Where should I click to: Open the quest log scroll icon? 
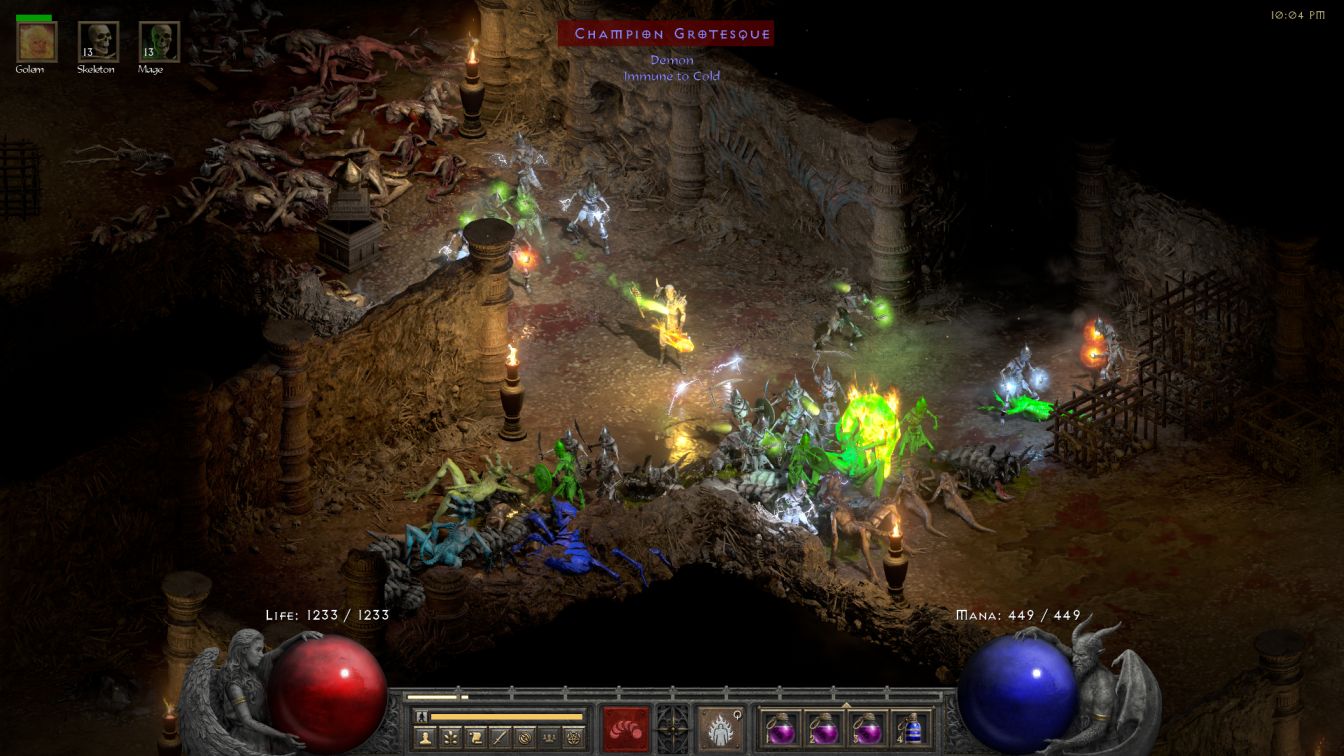474,738
